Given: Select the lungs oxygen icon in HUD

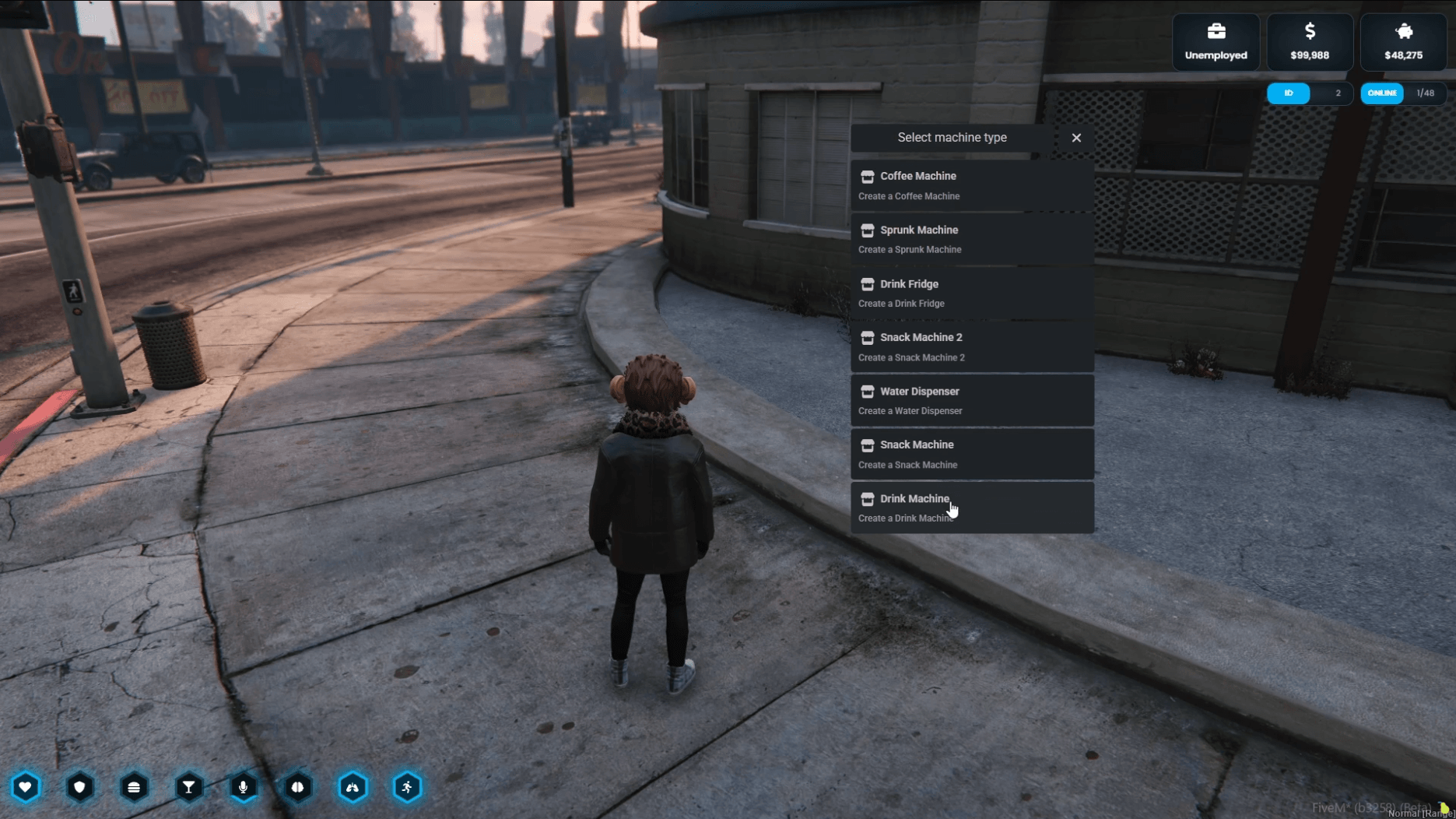Looking at the screenshot, I should (353, 788).
